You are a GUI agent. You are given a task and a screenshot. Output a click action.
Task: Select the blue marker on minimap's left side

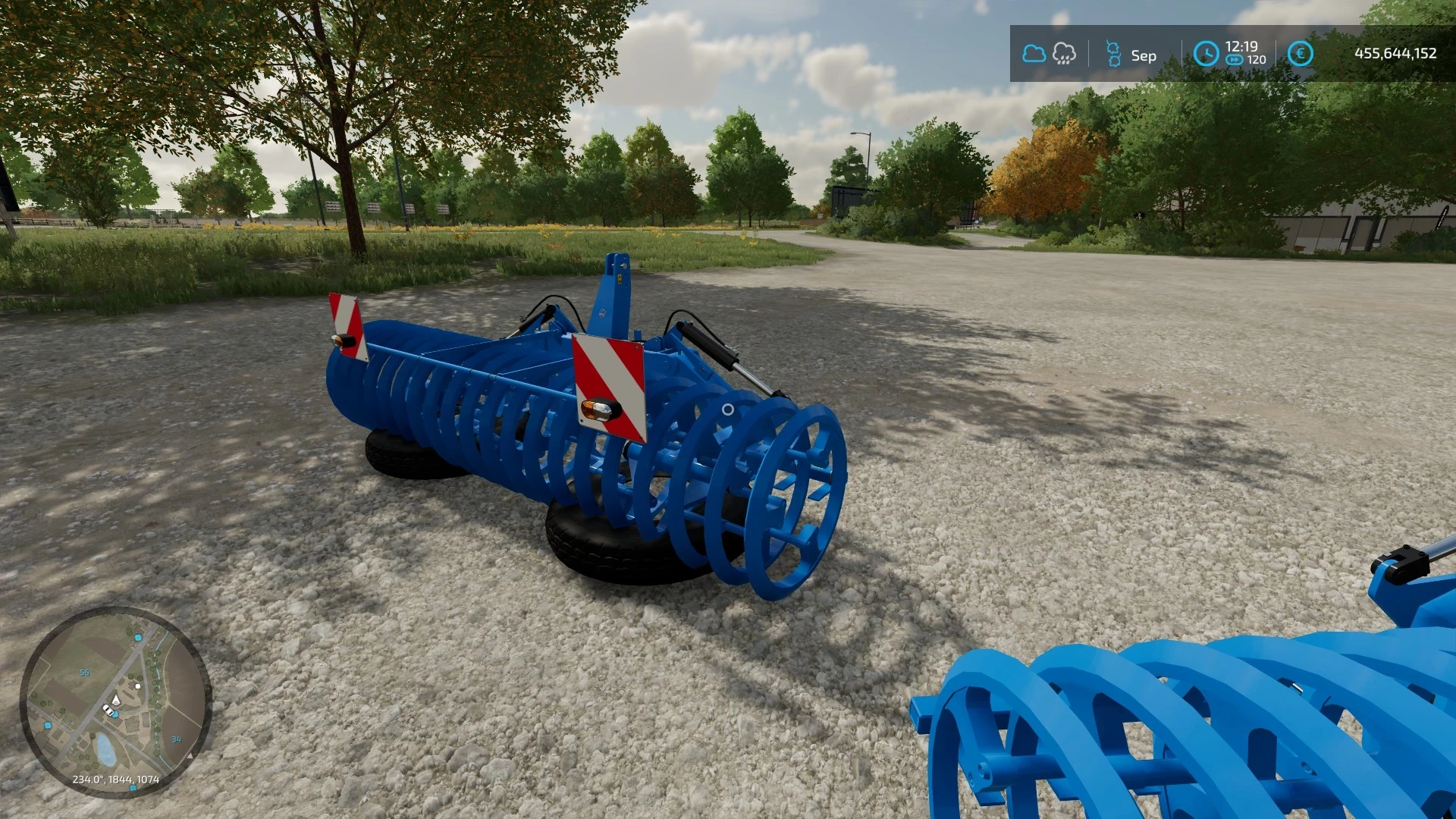47,725
